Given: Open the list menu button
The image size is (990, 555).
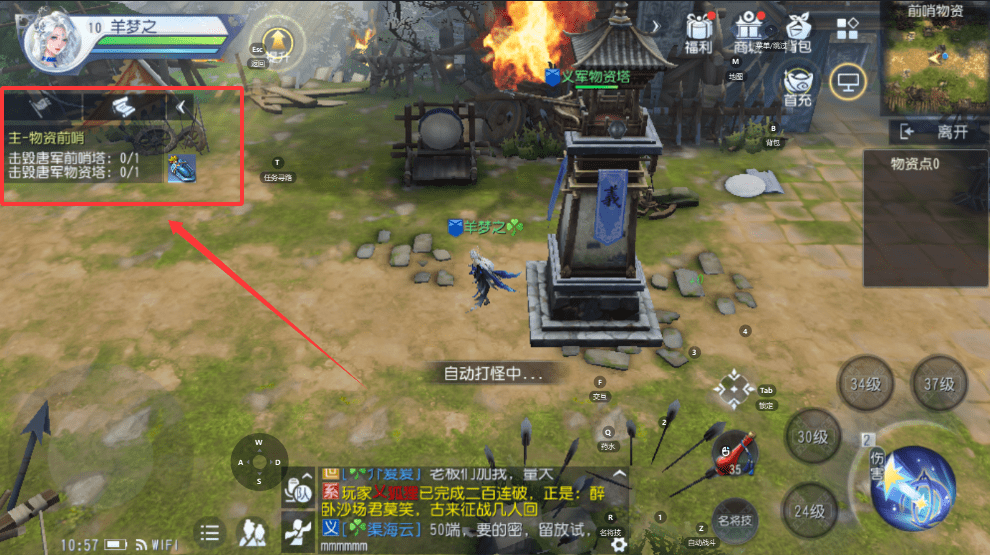Looking at the screenshot, I should coord(209,532).
